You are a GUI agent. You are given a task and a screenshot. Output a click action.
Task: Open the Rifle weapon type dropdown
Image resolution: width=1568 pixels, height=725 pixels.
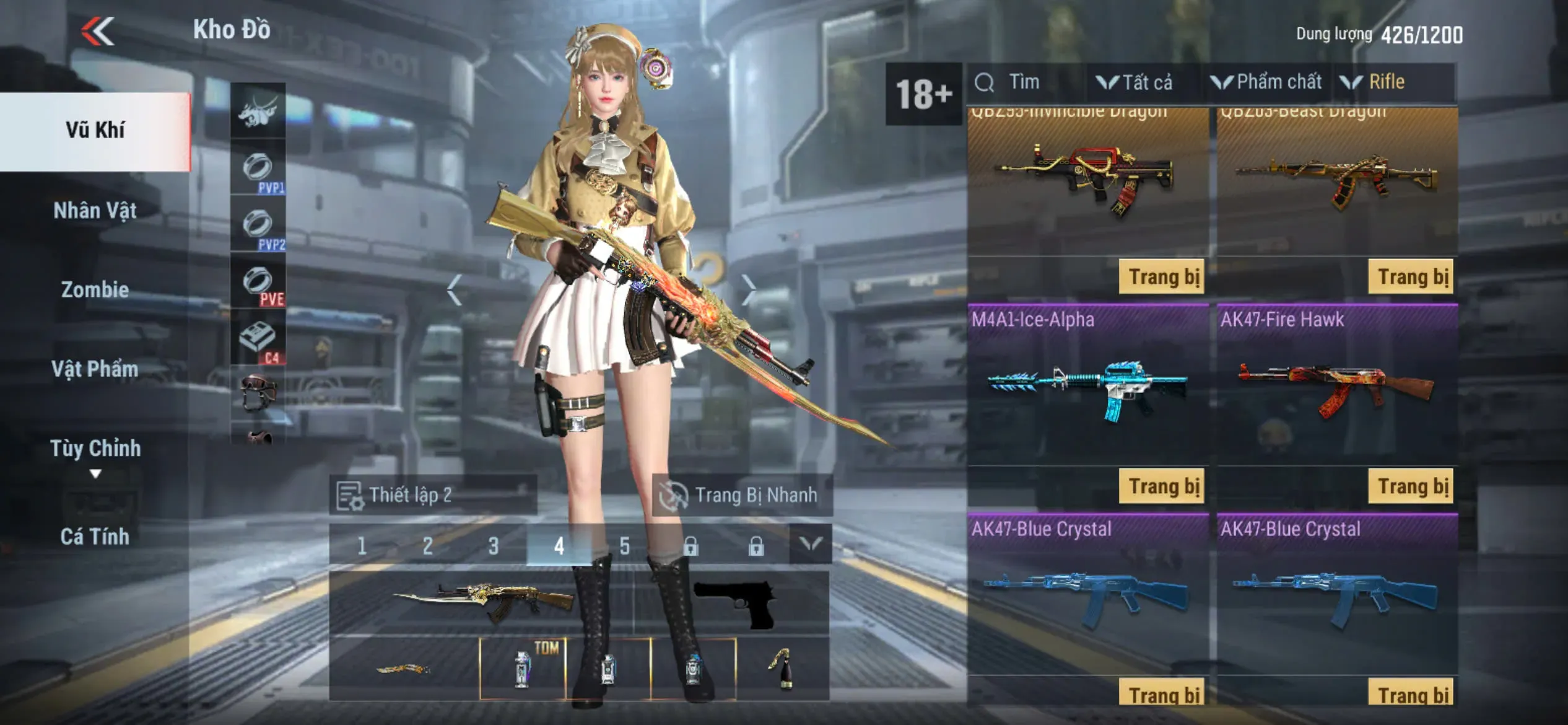1374,82
